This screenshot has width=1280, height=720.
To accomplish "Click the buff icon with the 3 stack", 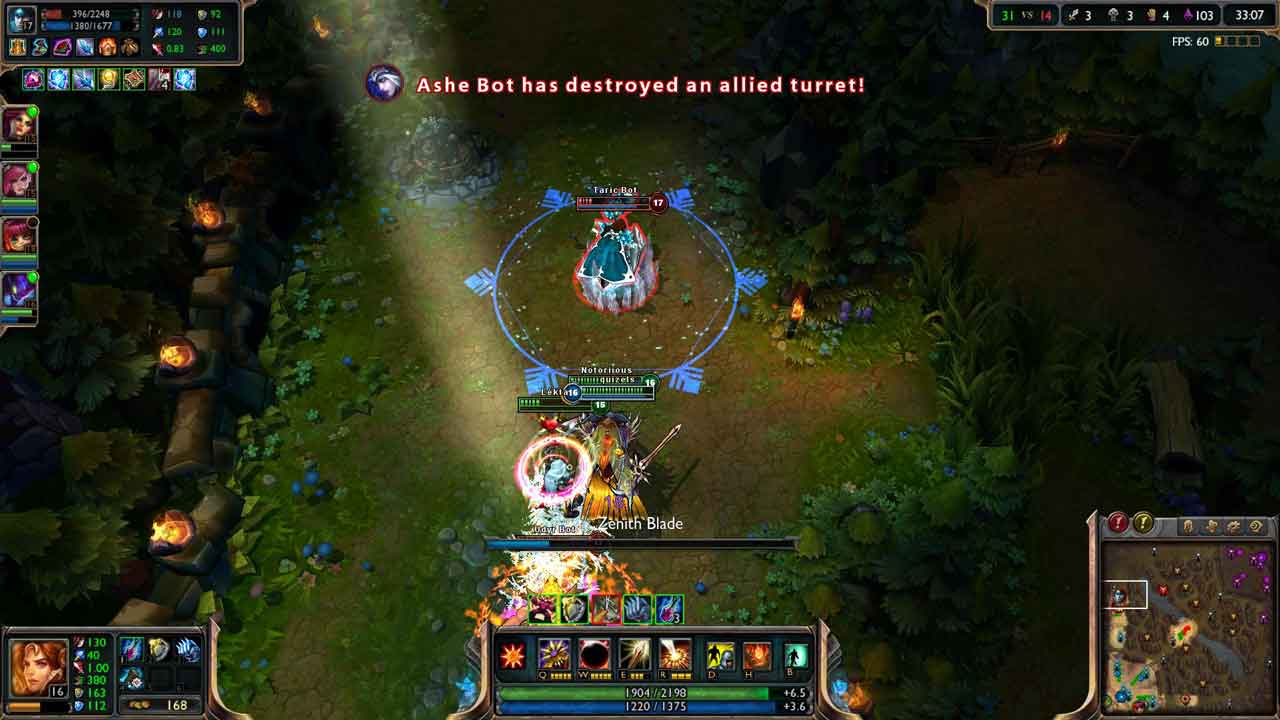I will coord(669,609).
